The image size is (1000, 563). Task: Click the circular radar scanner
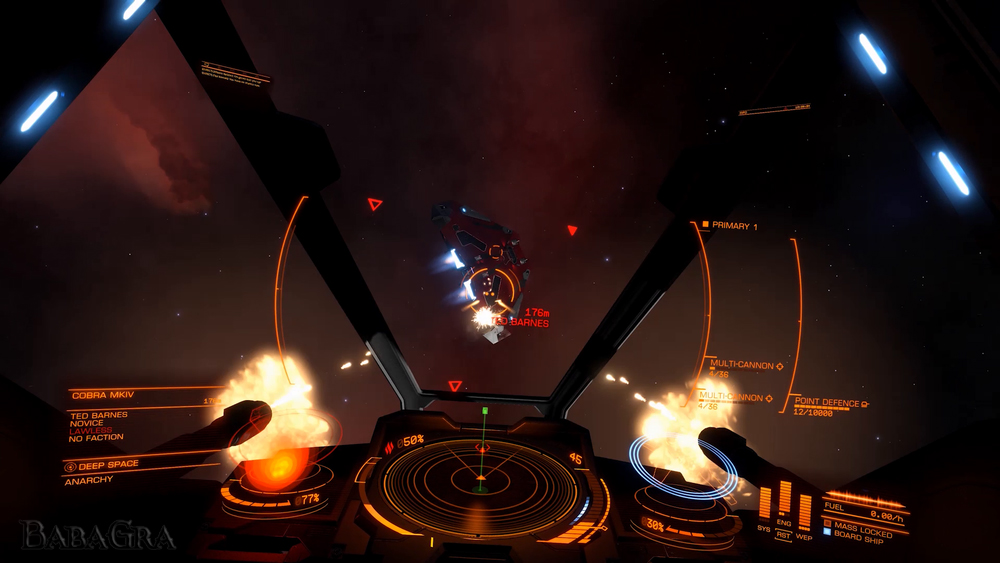coord(481,484)
